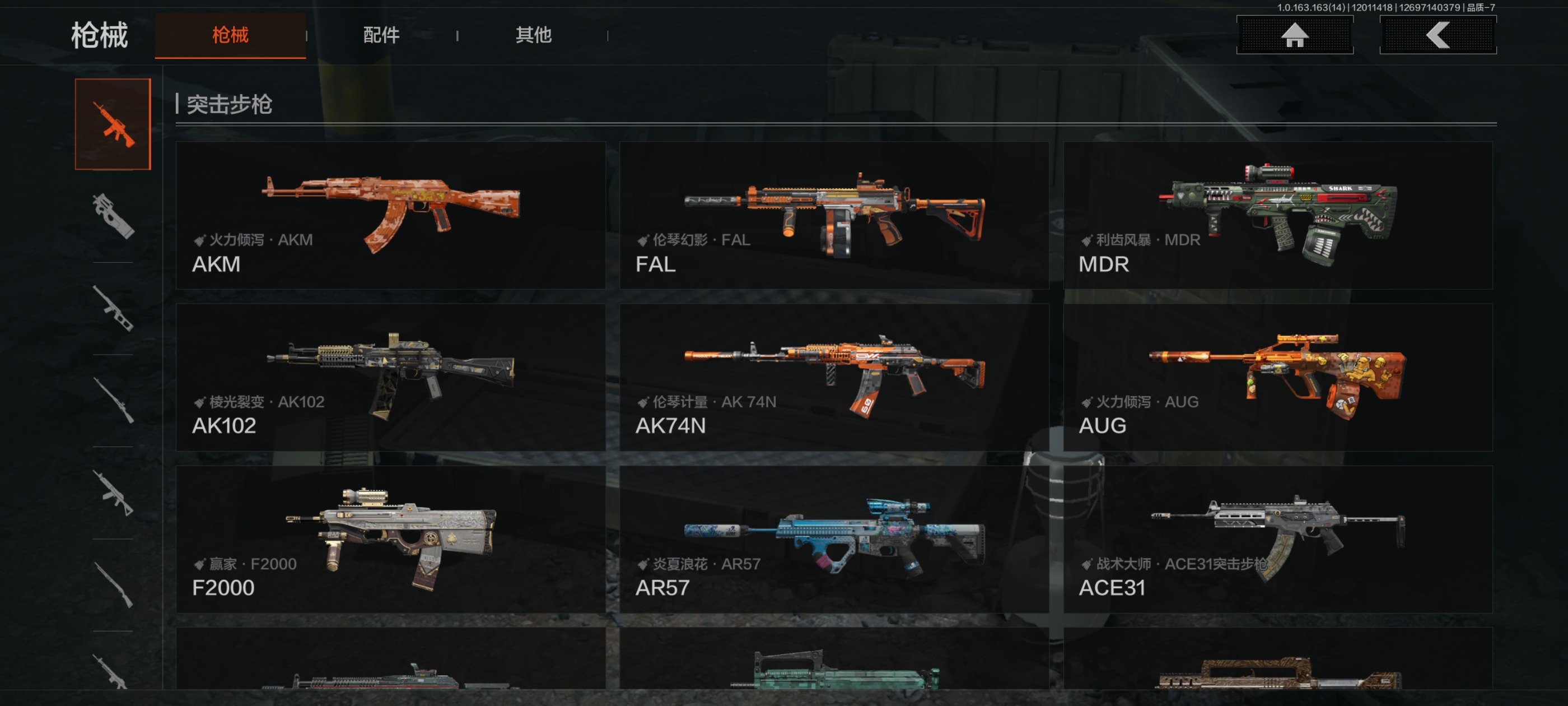The height and width of the screenshot is (706, 1568).
Task: Open the F2000 weapon card
Action: pyautogui.click(x=390, y=539)
